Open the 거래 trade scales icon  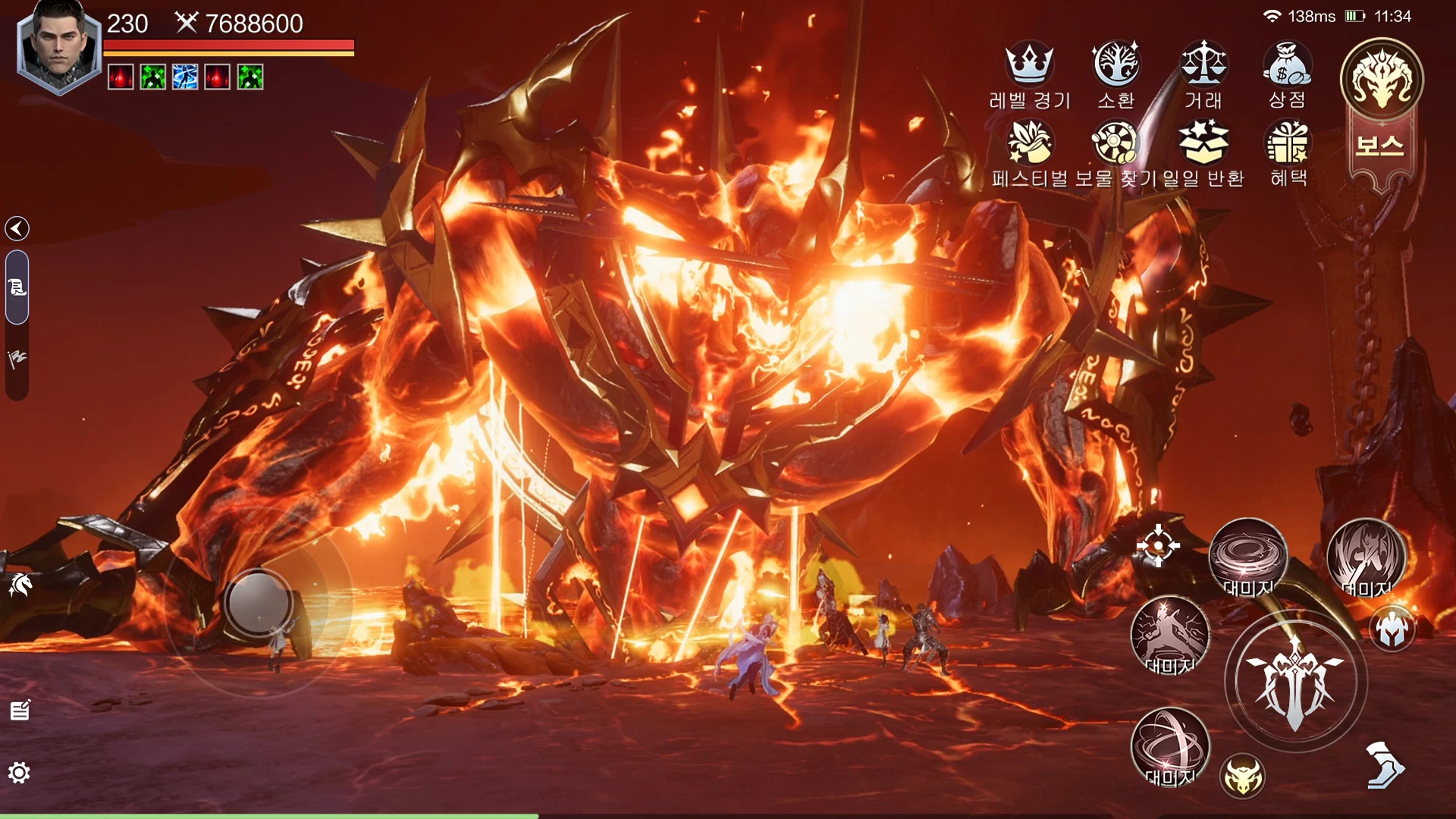(x=1203, y=64)
